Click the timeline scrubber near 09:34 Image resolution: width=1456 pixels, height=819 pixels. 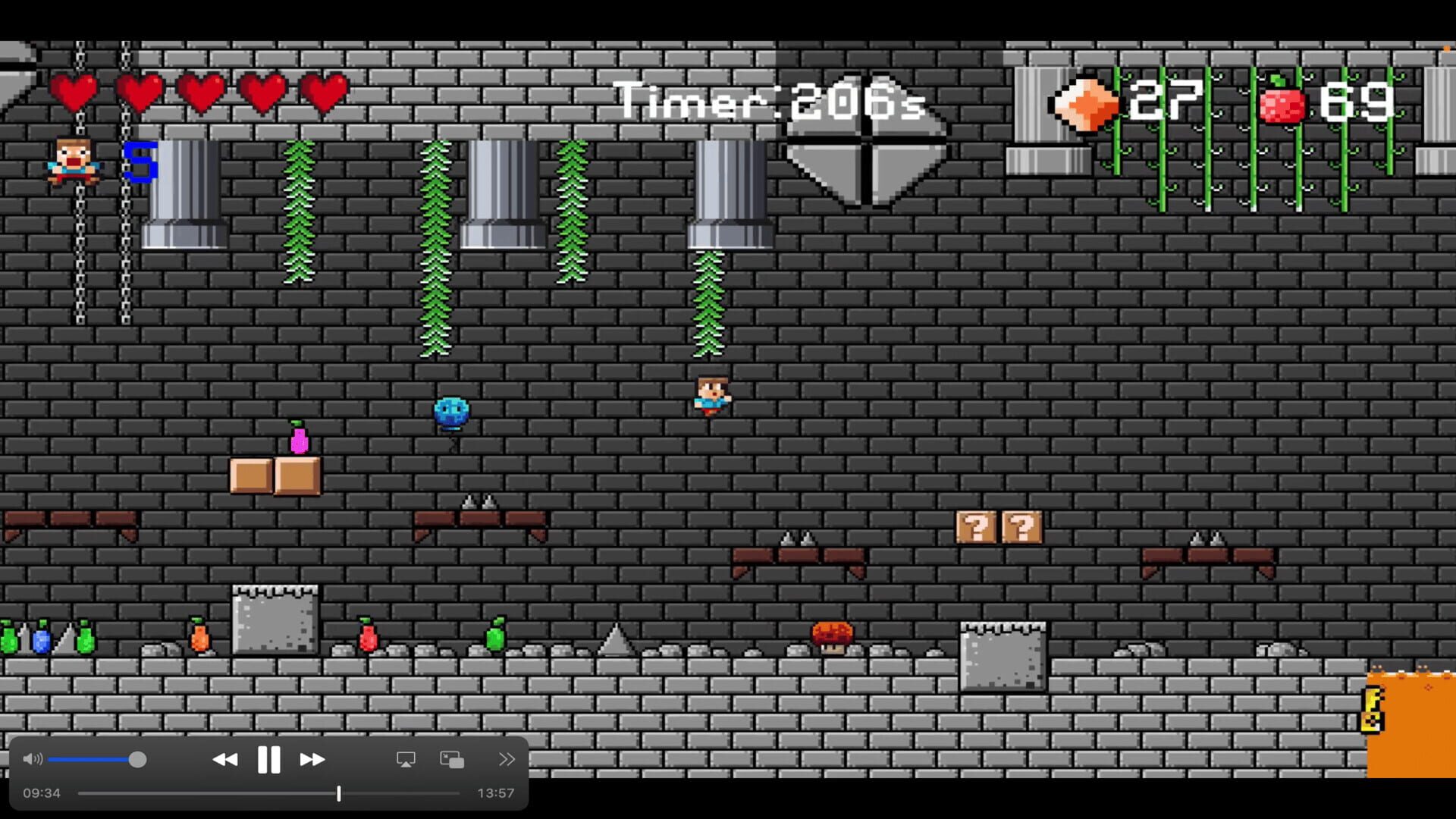(339, 792)
